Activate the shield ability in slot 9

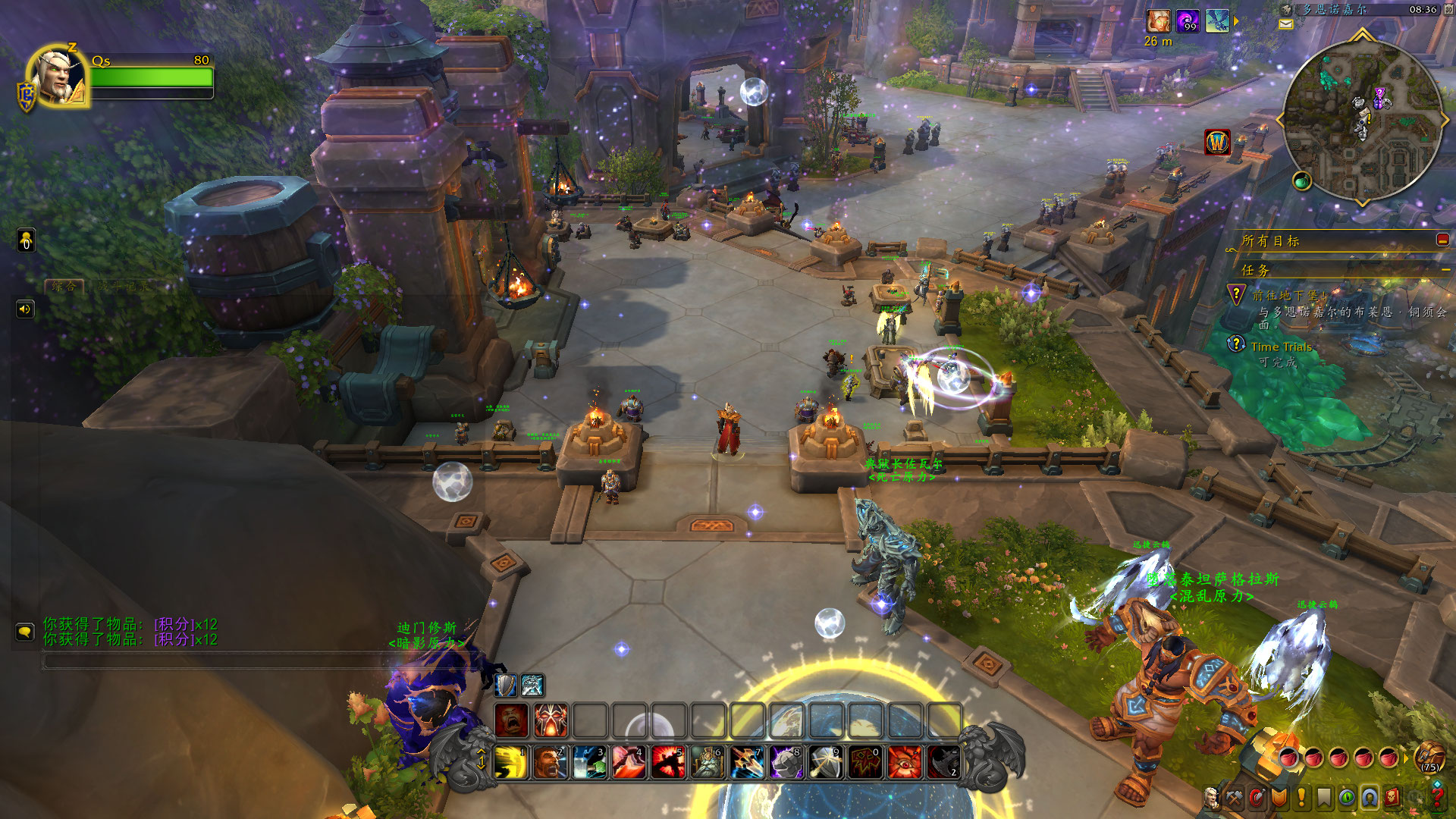click(826, 761)
